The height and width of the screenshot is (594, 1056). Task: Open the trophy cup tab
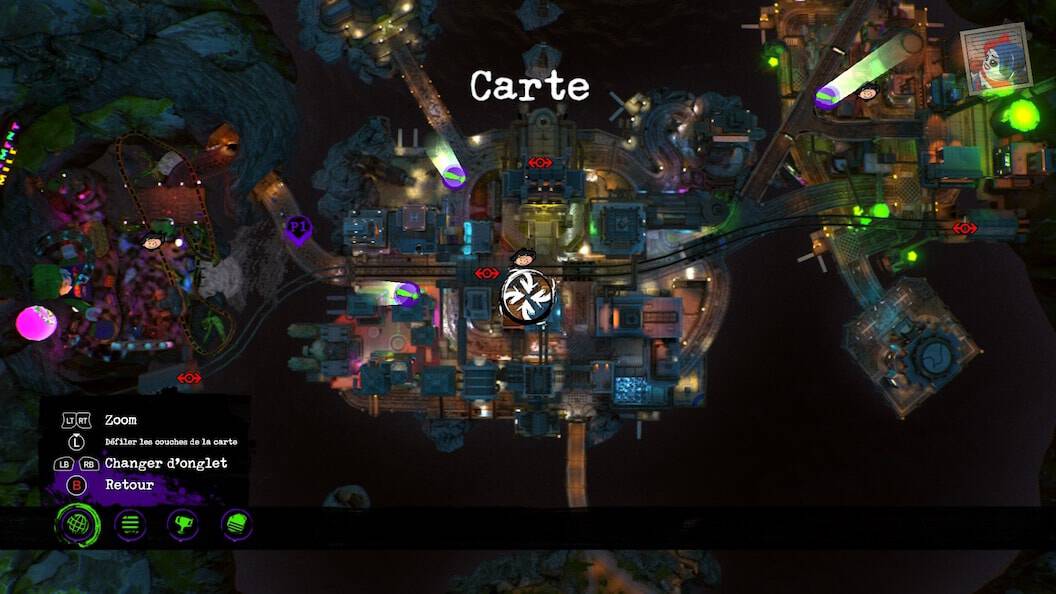click(x=183, y=524)
